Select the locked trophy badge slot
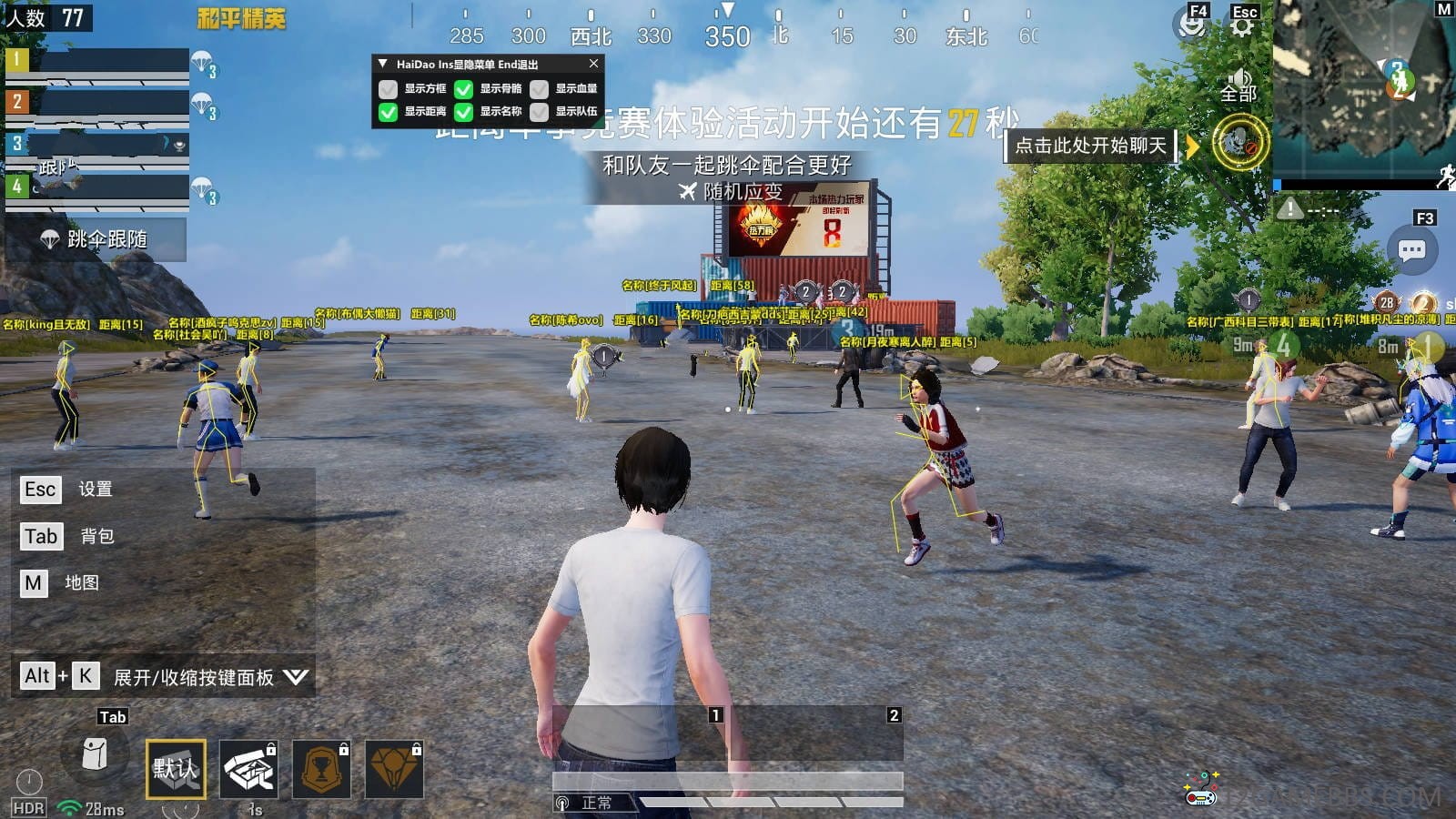 coord(321,769)
